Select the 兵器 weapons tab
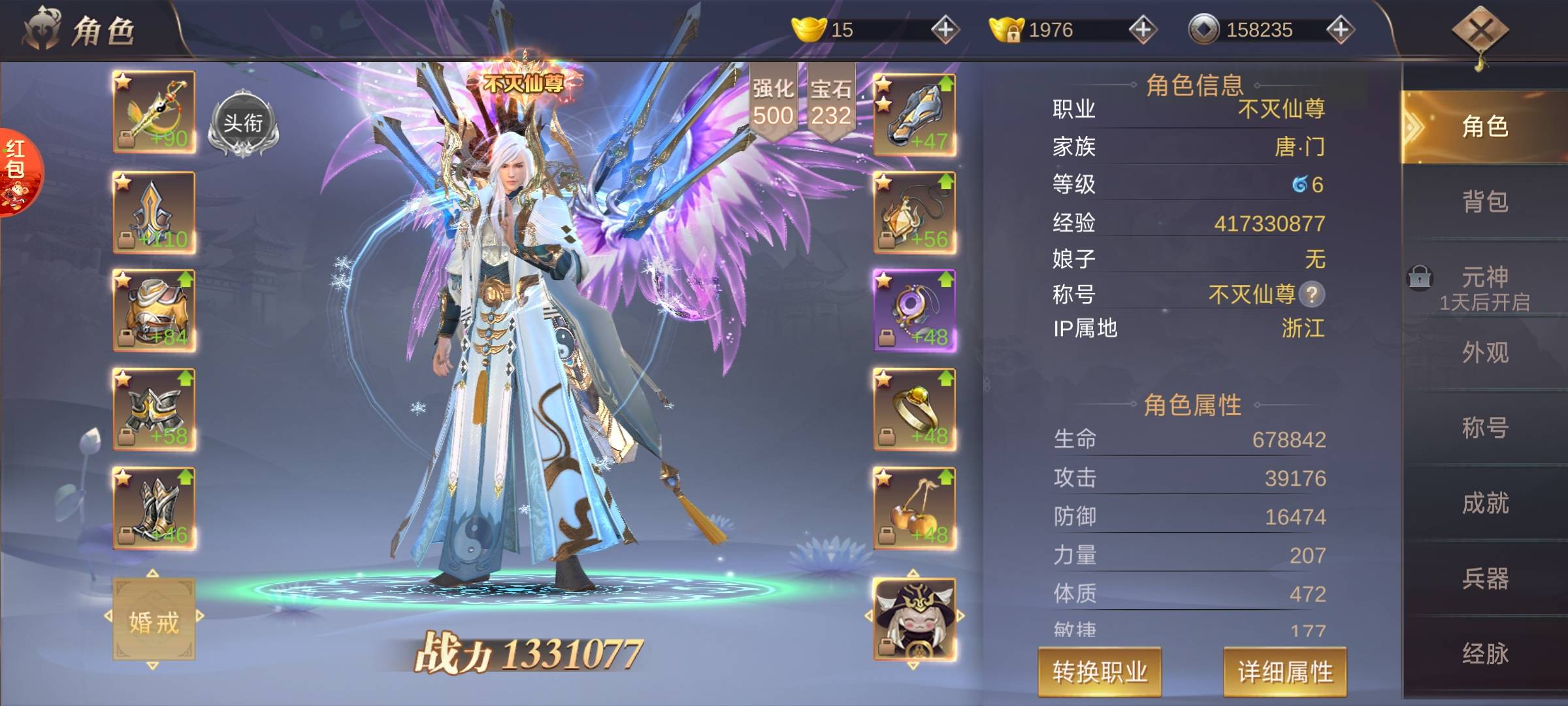1568x706 pixels. coord(1484,579)
